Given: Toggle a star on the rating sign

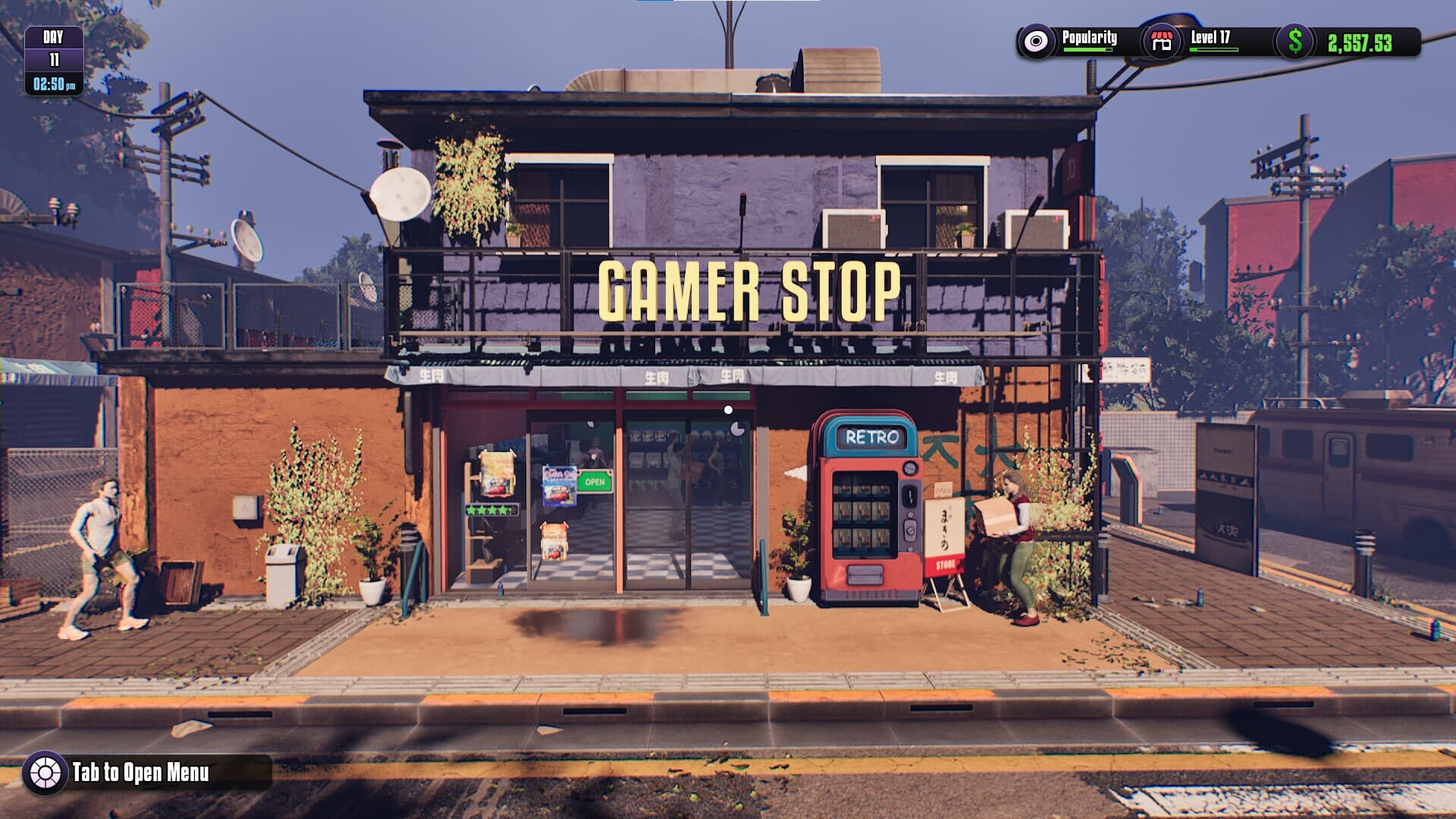Looking at the screenshot, I should coord(491,510).
